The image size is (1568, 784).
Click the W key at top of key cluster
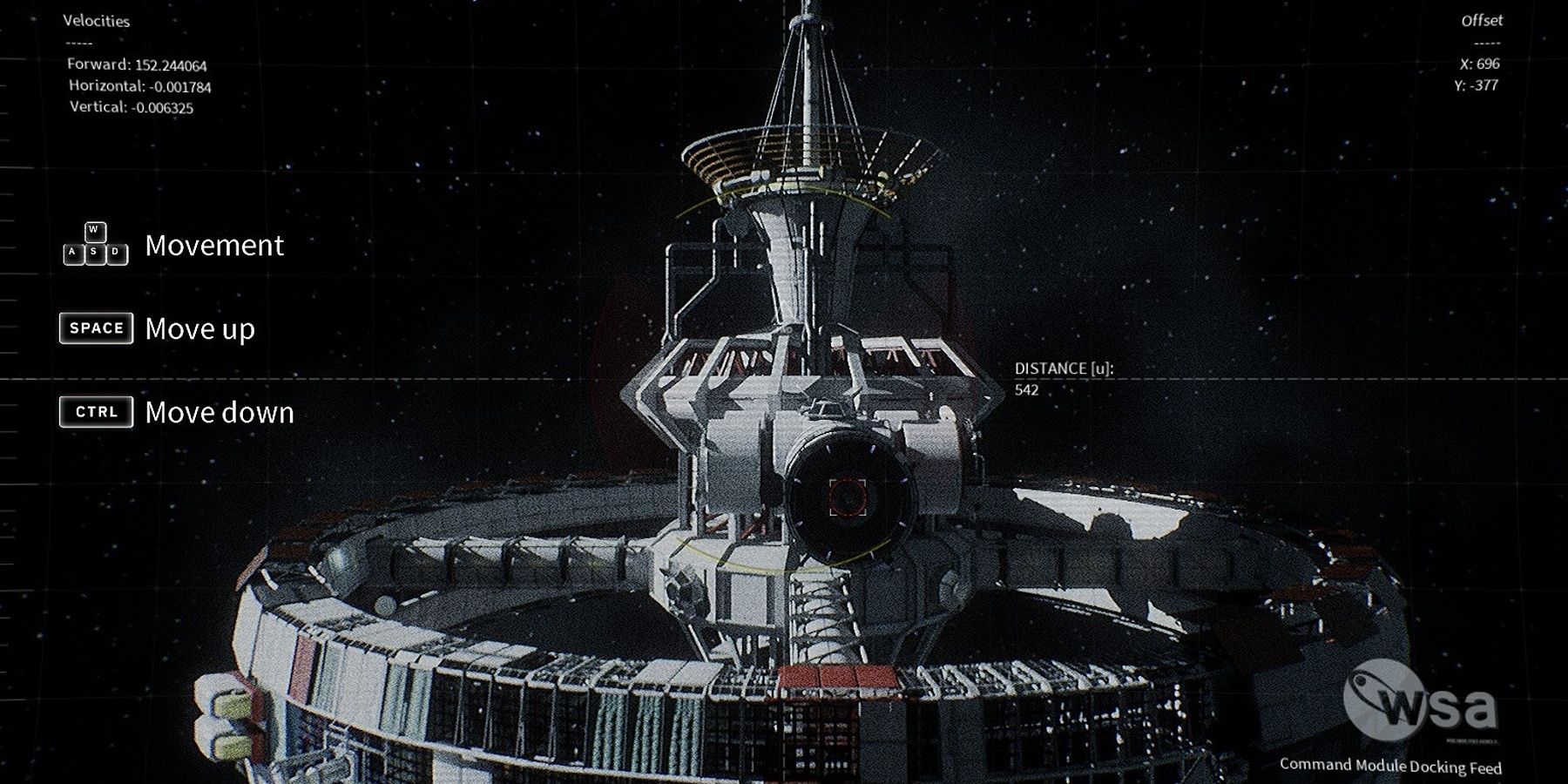point(93,232)
